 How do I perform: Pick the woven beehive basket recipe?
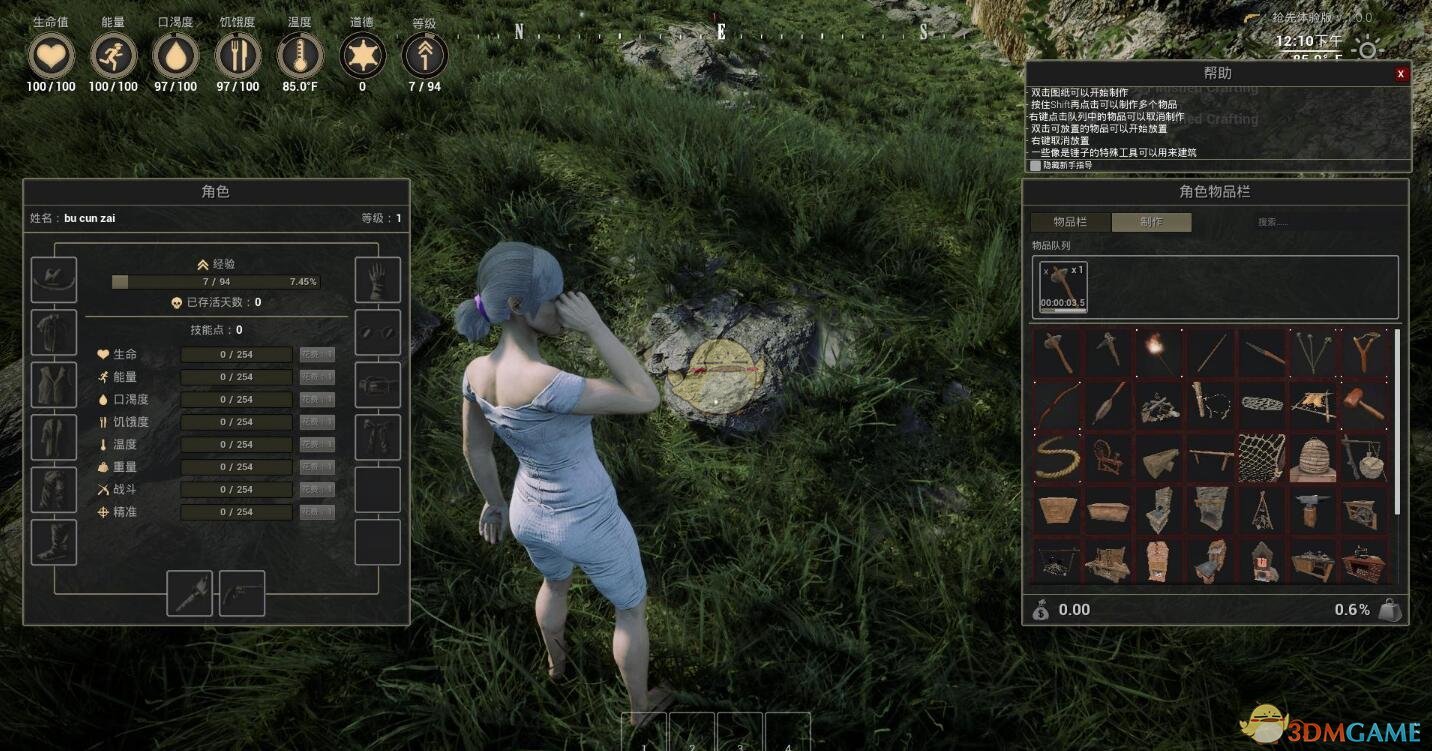[x=1312, y=458]
